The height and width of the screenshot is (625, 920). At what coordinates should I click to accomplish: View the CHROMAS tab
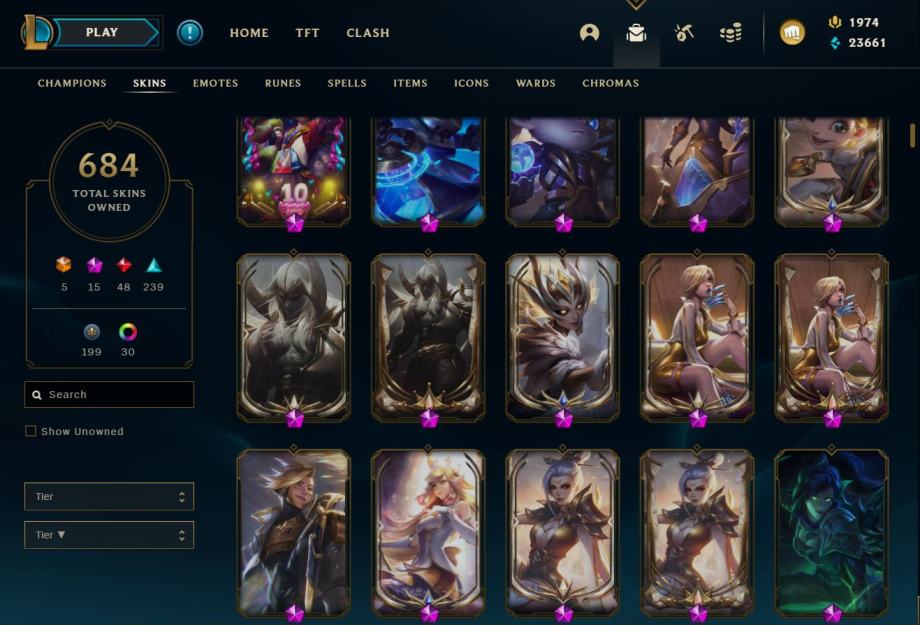610,83
